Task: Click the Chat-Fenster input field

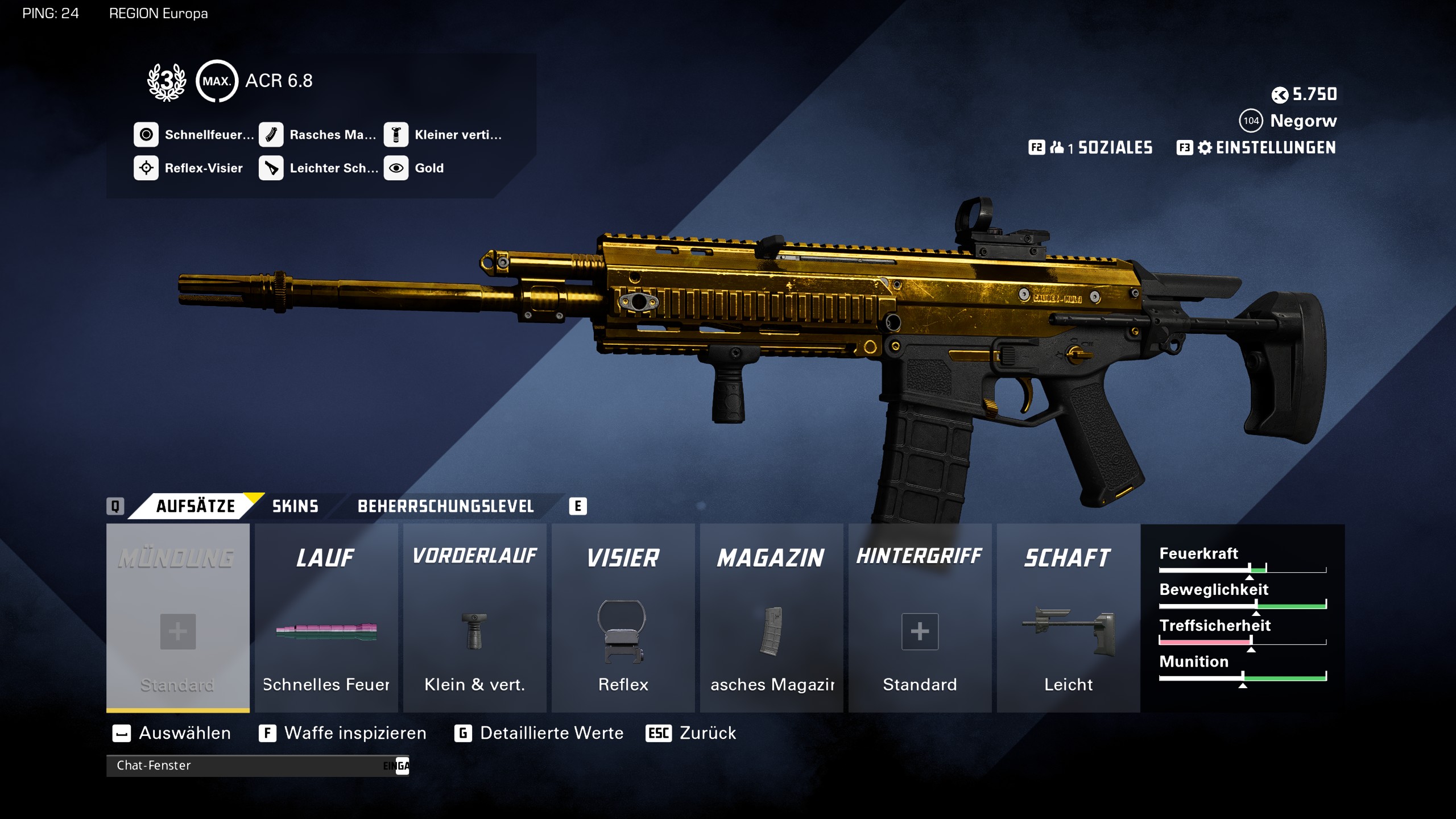Action: coord(256,766)
